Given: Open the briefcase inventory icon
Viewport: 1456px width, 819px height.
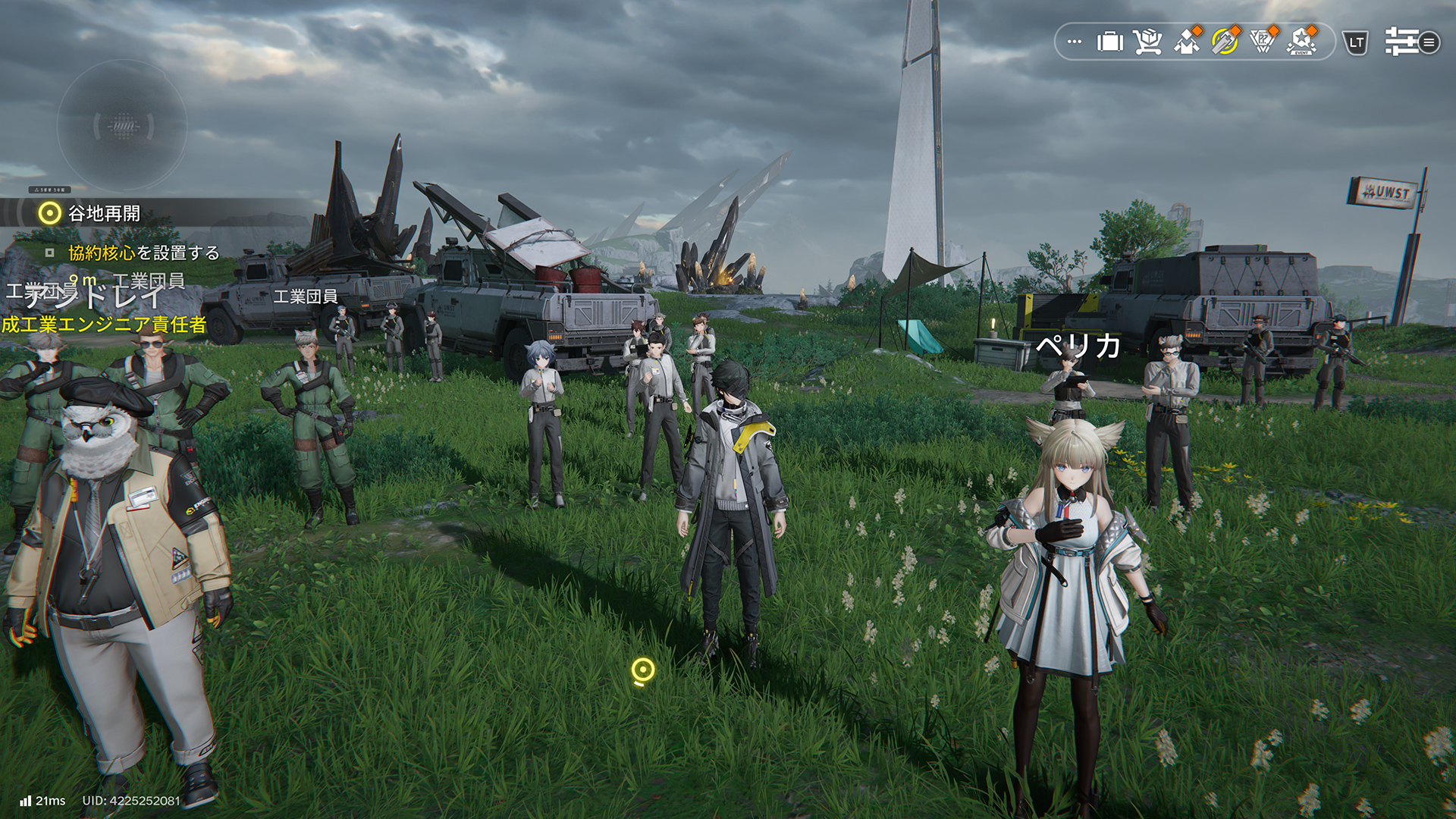Looking at the screenshot, I should click(1109, 42).
